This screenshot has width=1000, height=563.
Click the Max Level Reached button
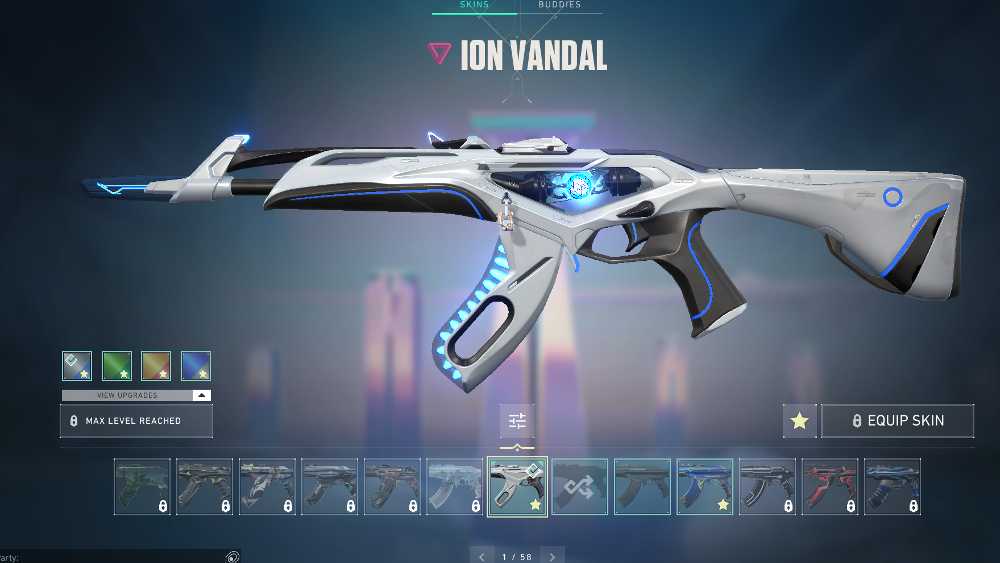[x=136, y=421]
